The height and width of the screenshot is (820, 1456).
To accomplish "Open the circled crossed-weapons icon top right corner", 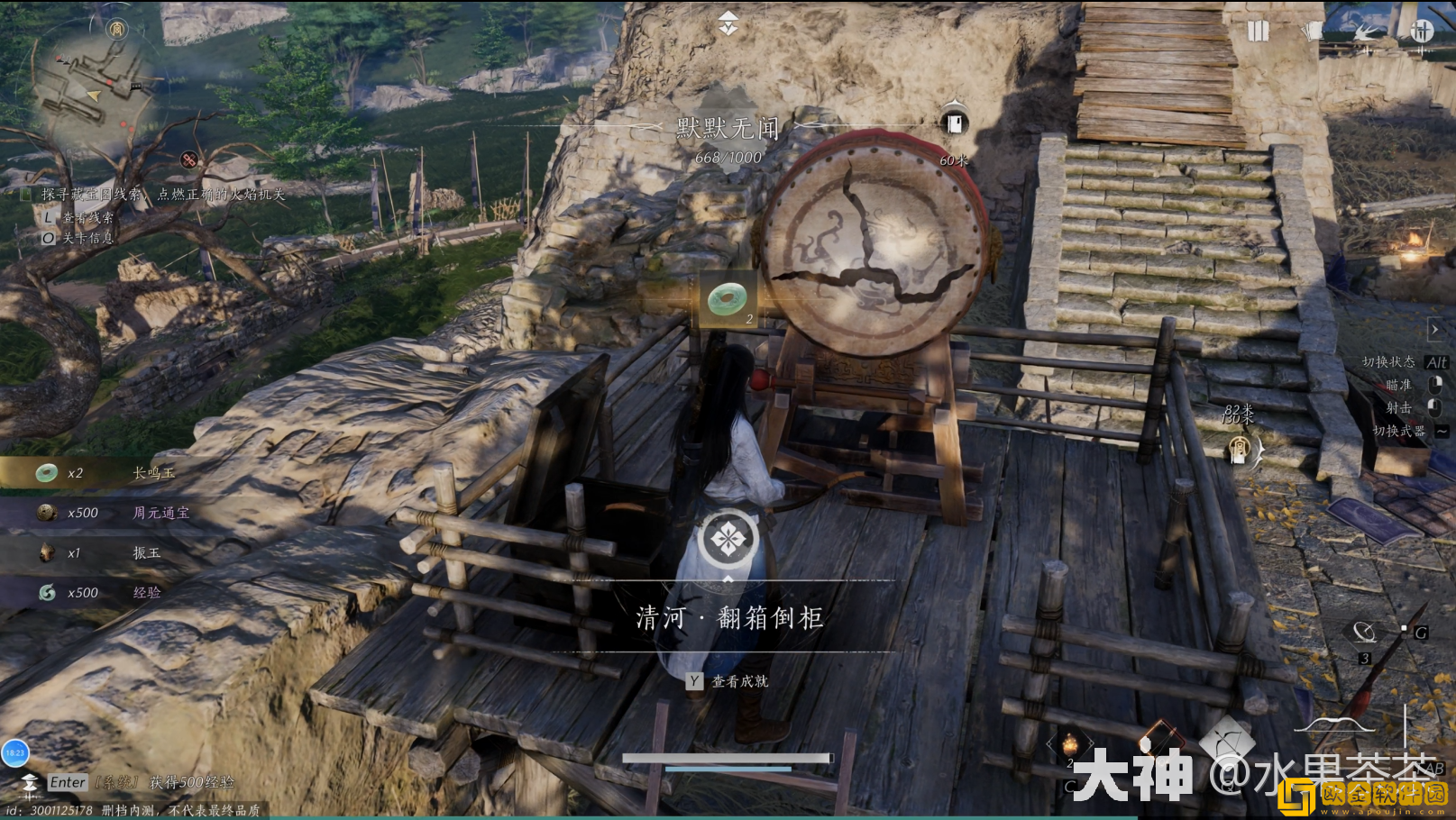I will click(1422, 29).
